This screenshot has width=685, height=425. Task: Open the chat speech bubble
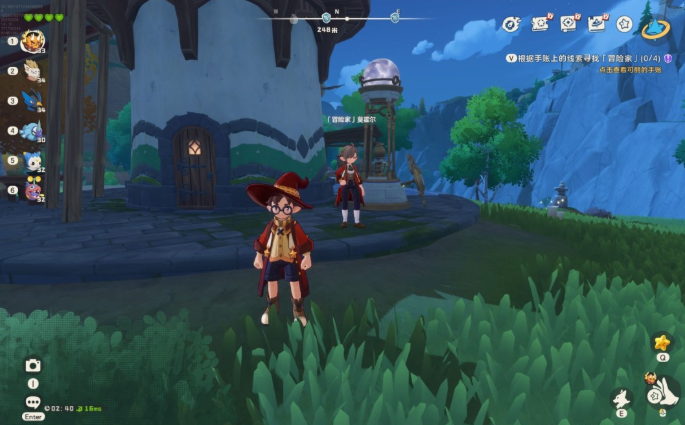click(x=33, y=402)
